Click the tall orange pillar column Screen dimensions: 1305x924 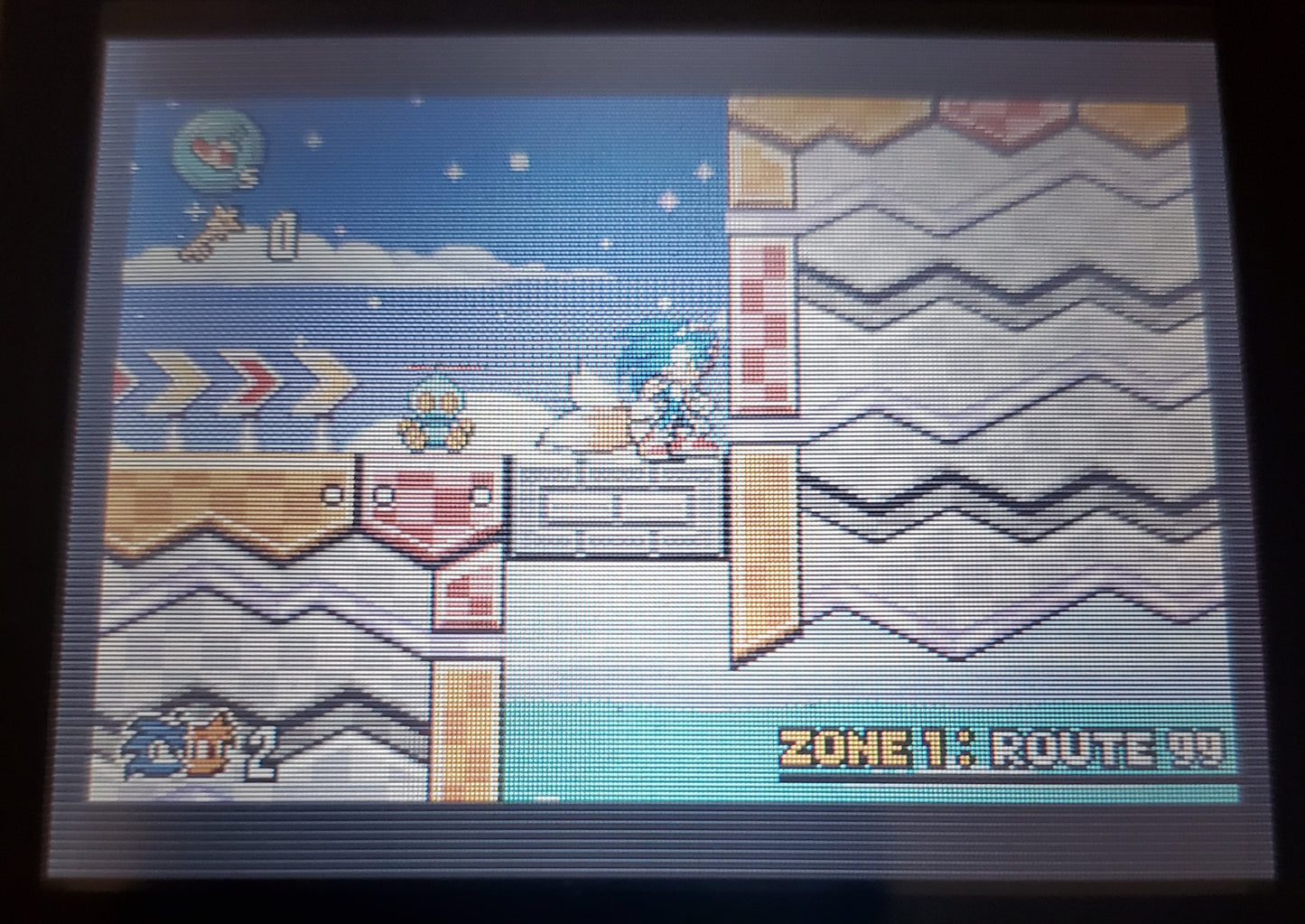(x=763, y=542)
